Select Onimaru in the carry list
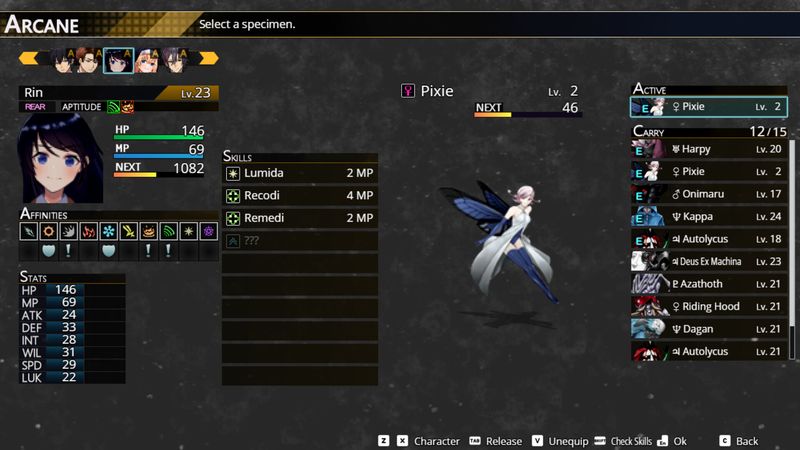800x450 pixels. (710, 194)
